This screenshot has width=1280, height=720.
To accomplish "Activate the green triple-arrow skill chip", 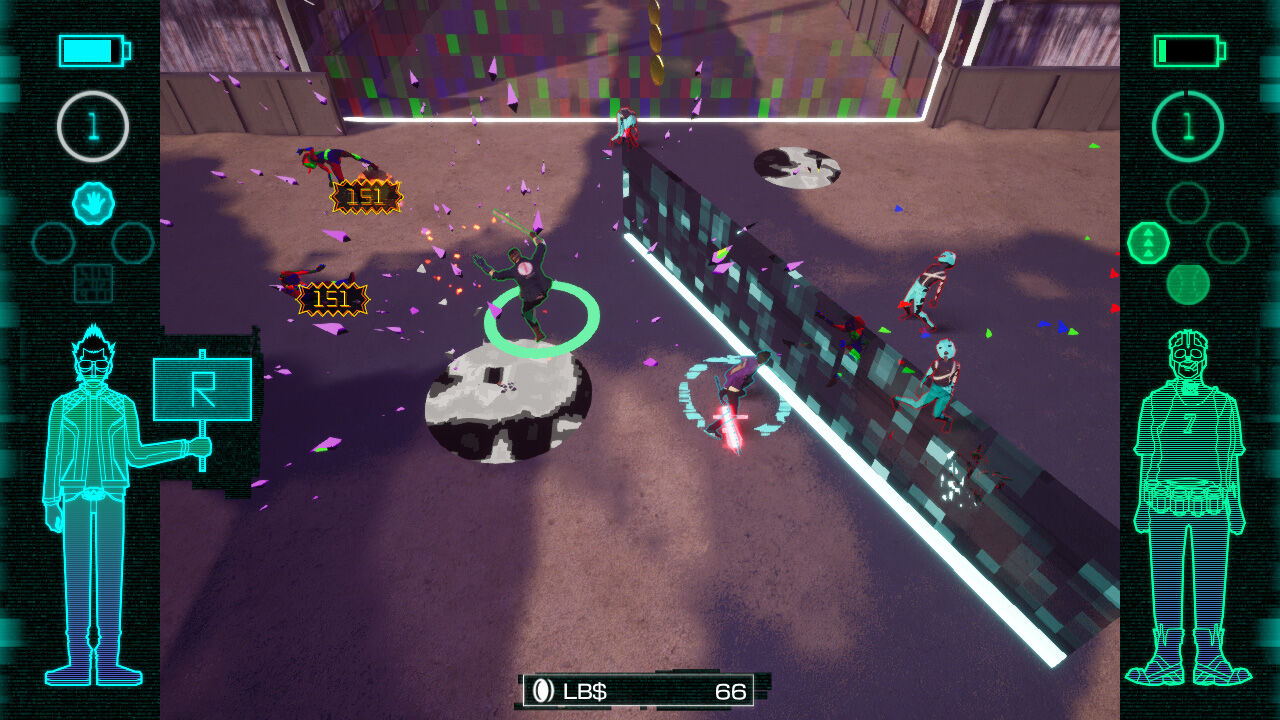I will [x=1148, y=243].
